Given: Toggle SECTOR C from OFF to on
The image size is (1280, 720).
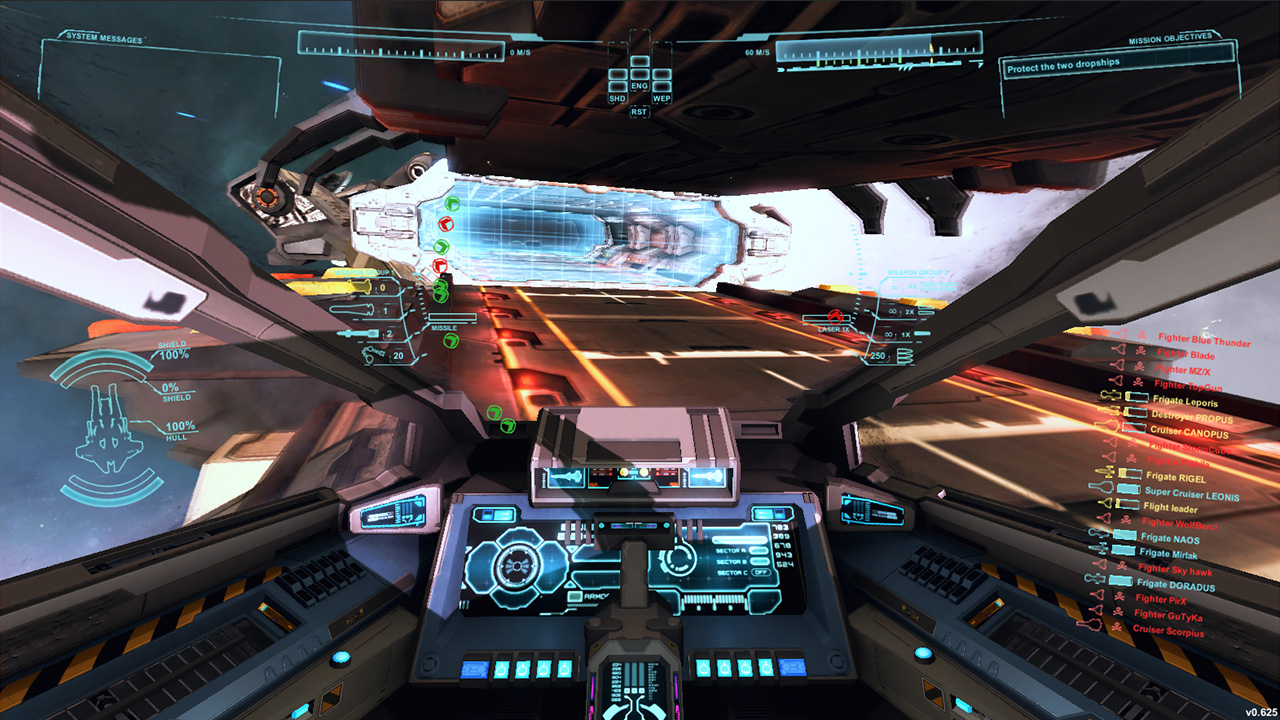Looking at the screenshot, I should coord(762,572).
